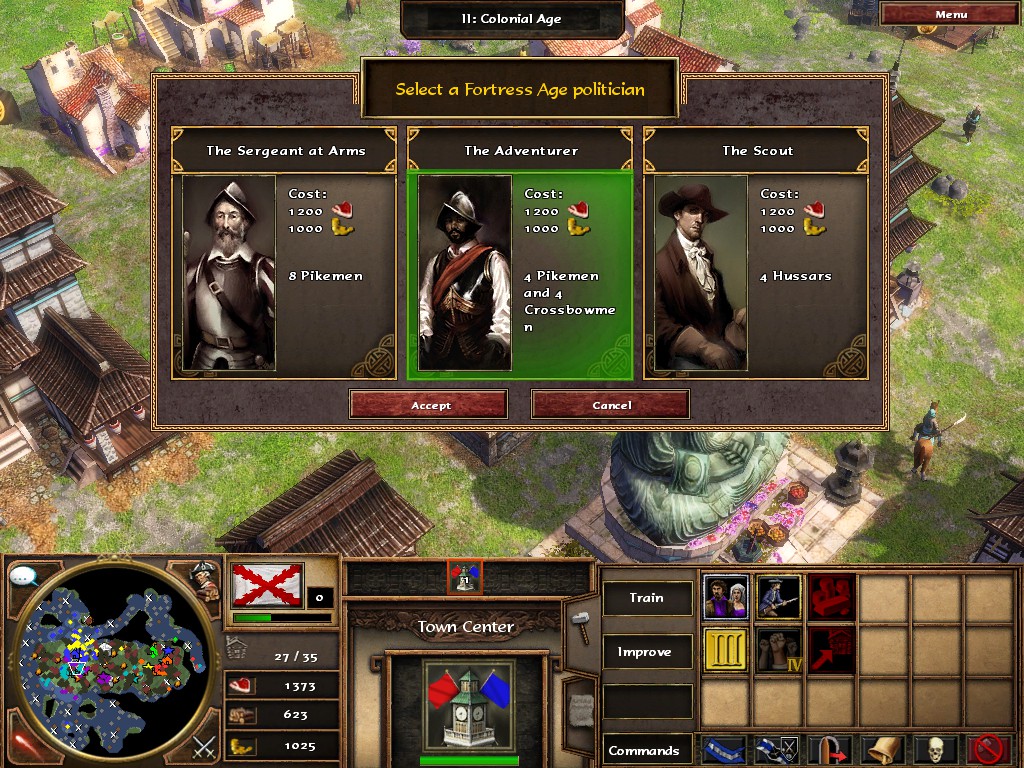The image size is (1024, 768).
Task: Train the musket militia unit
Action: coord(779,598)
